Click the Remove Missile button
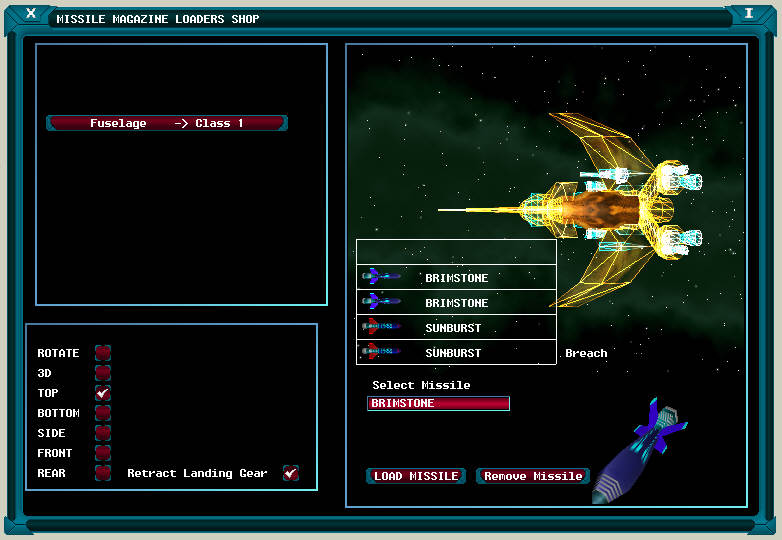 533,476
